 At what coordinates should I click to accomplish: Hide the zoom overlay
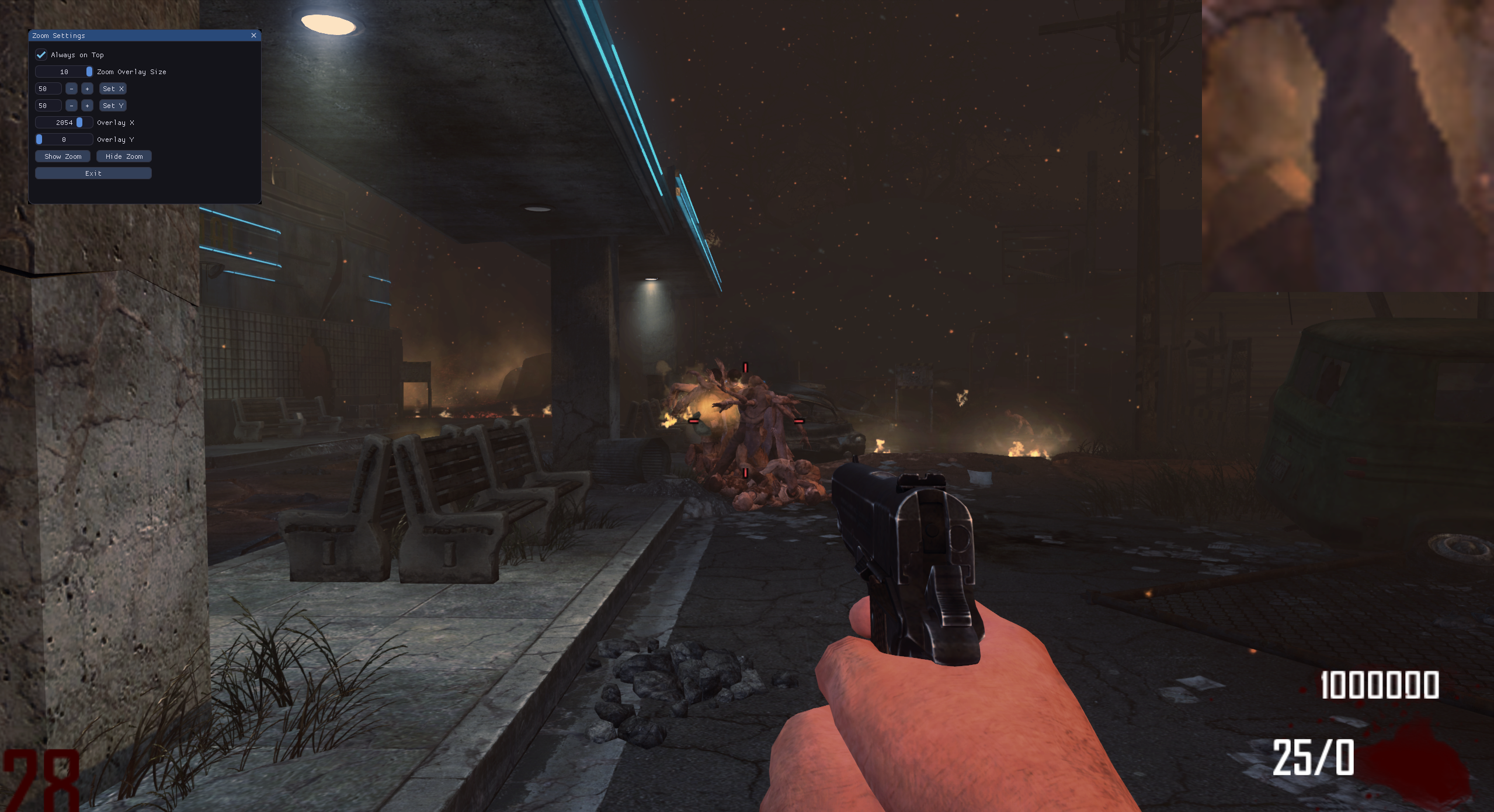tap(124, 156)
